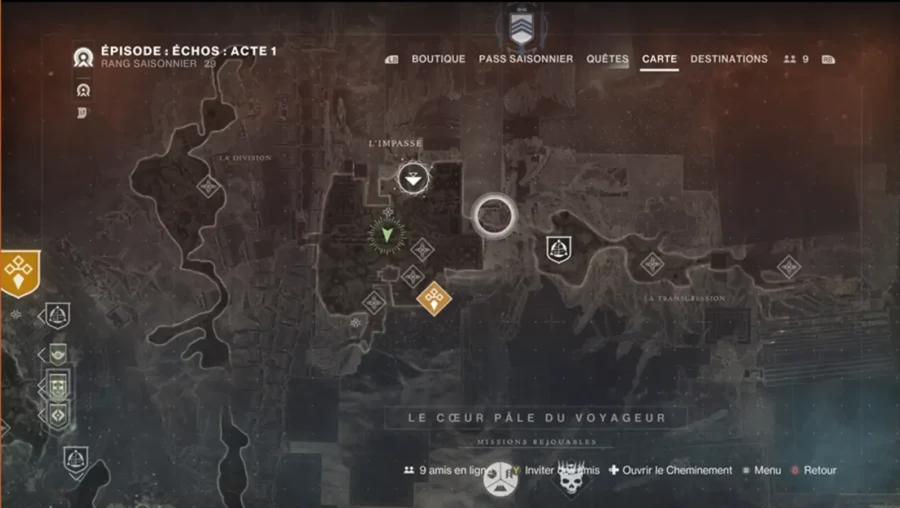
Task: Open the Quêtes tab
Action: (x=607, y=59)
